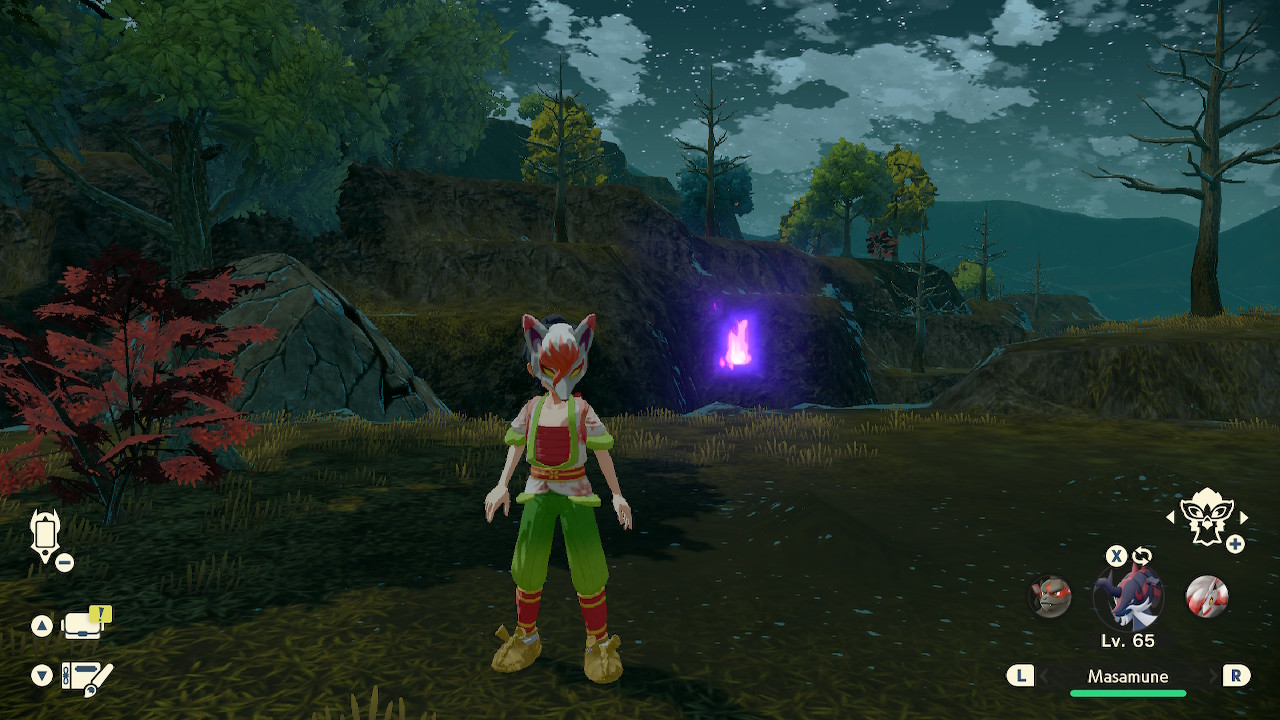Select the Braviary ride mask icon
Viewport: 1280px width, 720px height.
tap(1207, 518)
